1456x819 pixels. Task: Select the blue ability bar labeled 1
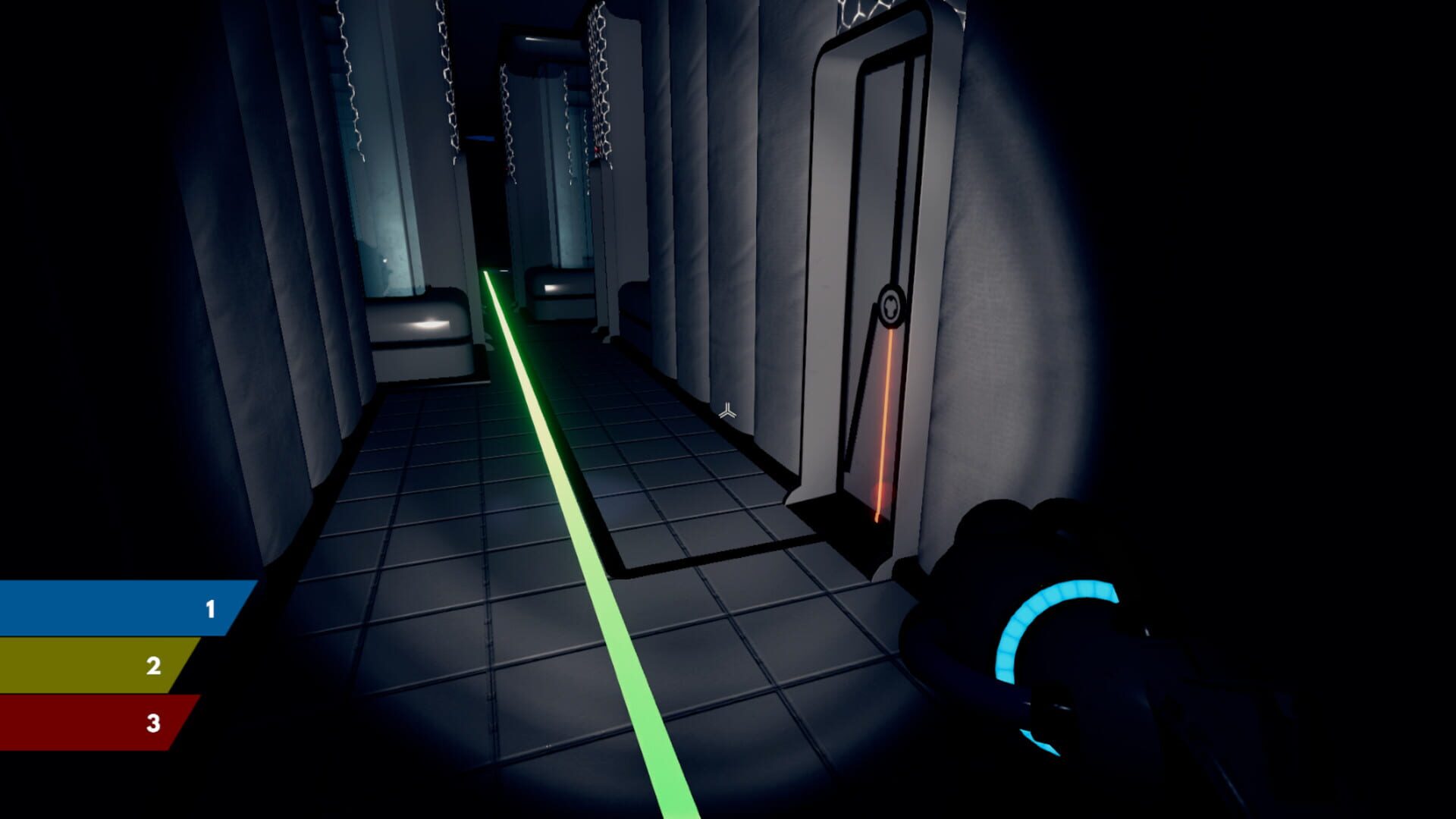pos(121,607)
